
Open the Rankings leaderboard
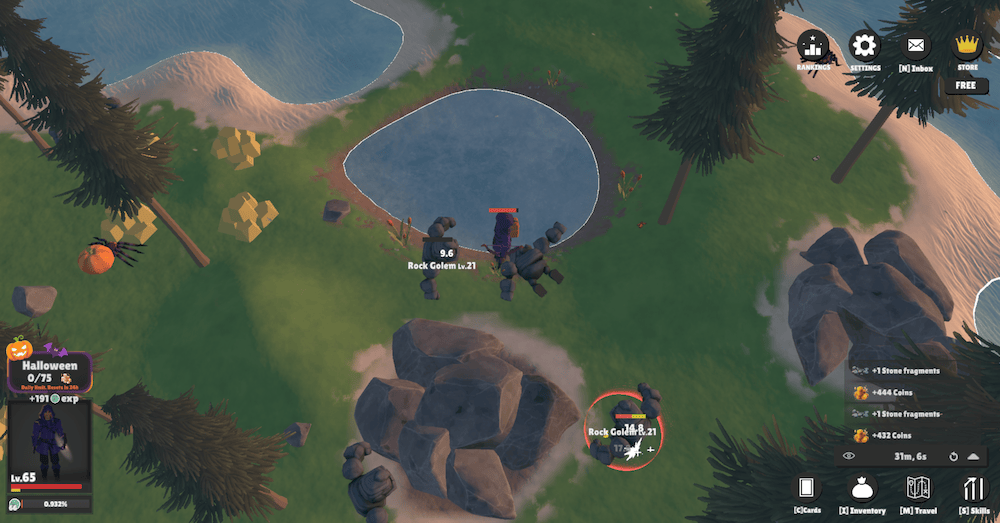[x=814, y=47]
